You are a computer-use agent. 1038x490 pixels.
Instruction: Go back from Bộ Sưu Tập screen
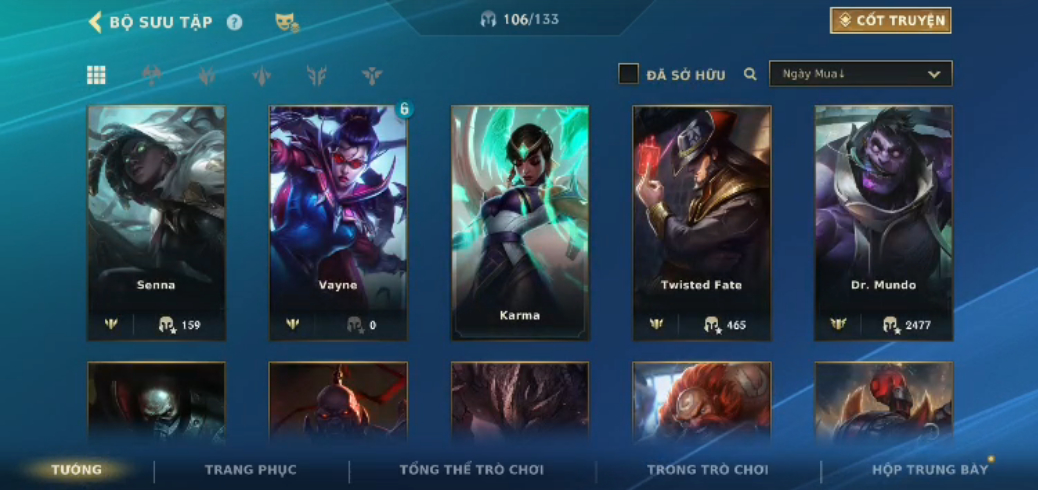96,22
